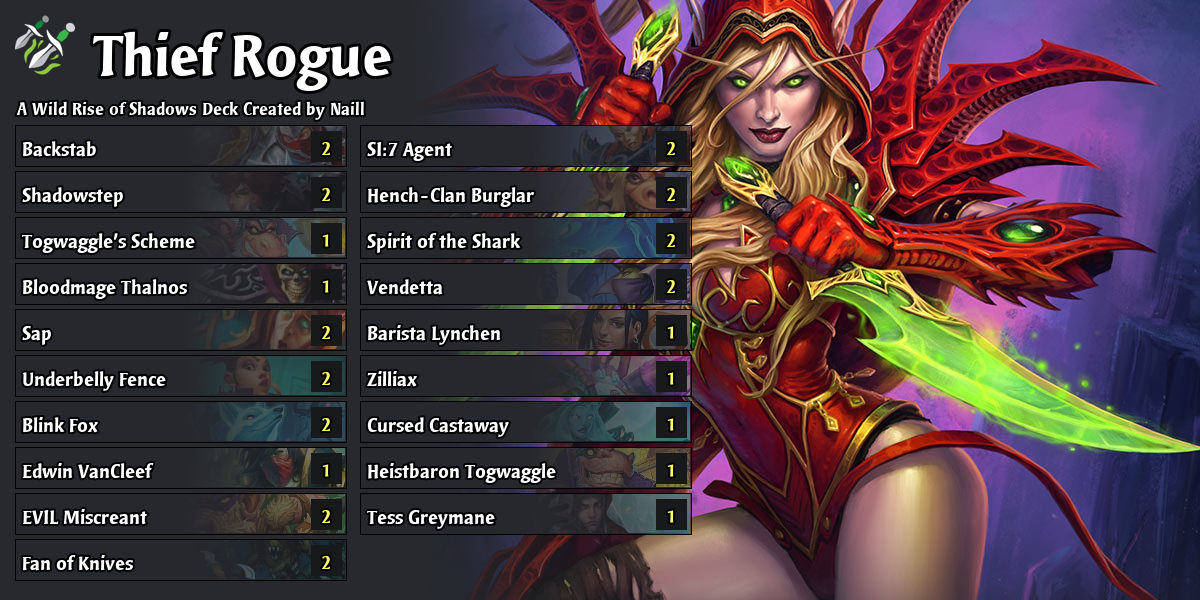Pick the Sap card entry

180,334
